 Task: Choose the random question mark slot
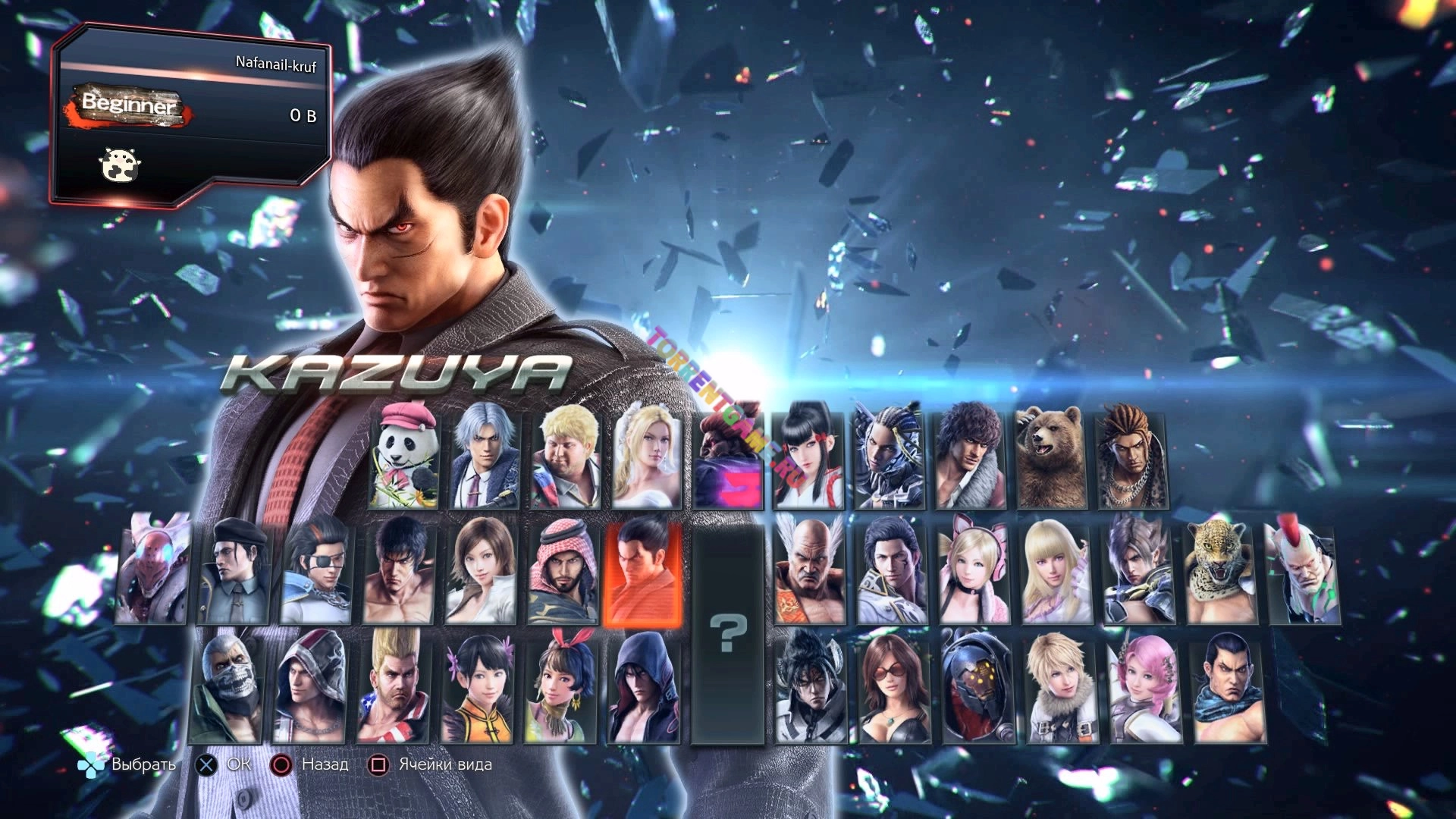[x=727, y=633]
